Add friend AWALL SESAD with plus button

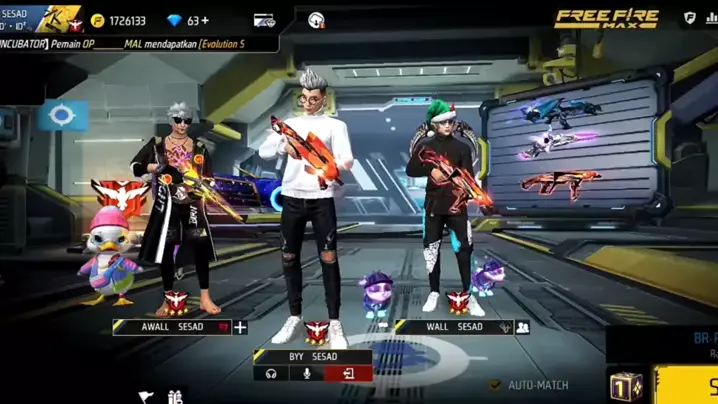click(x=240, y=327)
